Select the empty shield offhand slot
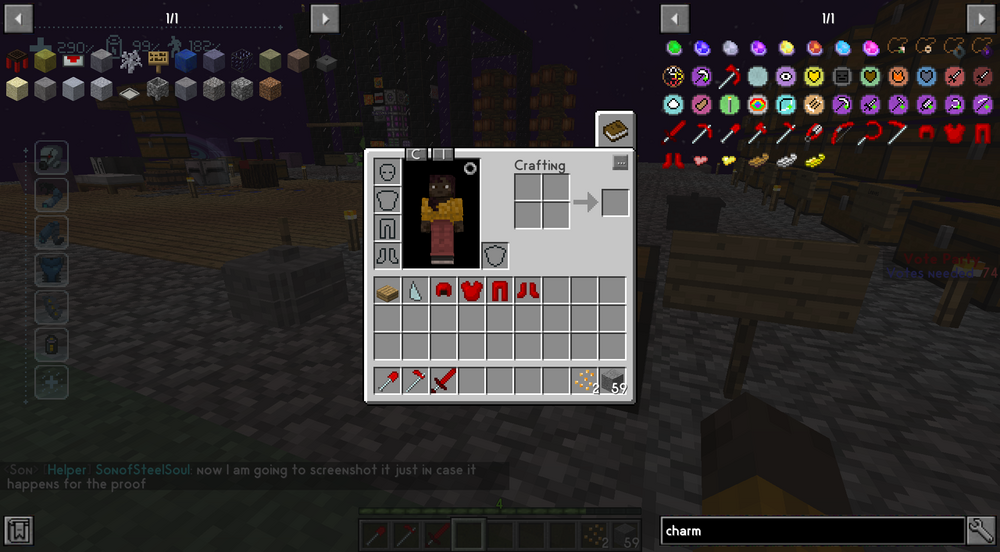 495,255
